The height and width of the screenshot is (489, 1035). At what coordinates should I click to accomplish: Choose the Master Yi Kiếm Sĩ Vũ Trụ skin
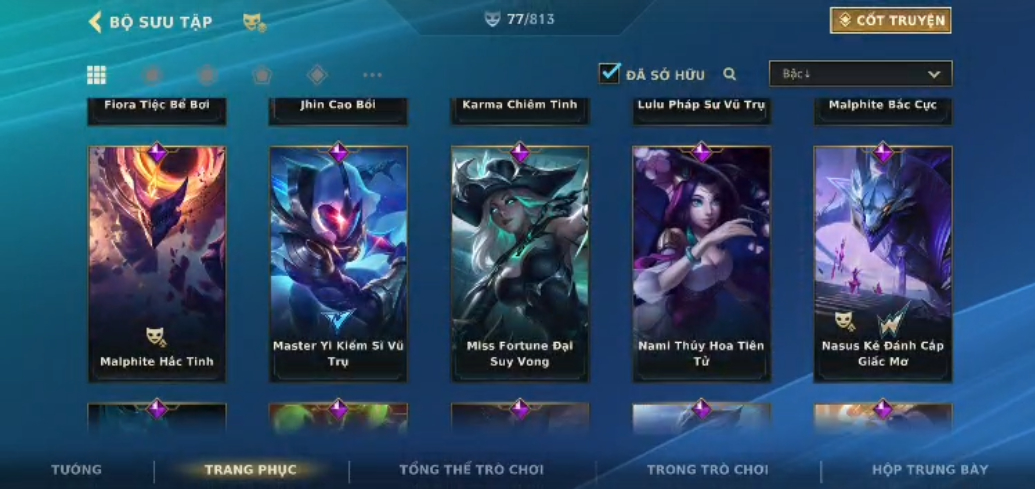[338, 263]
